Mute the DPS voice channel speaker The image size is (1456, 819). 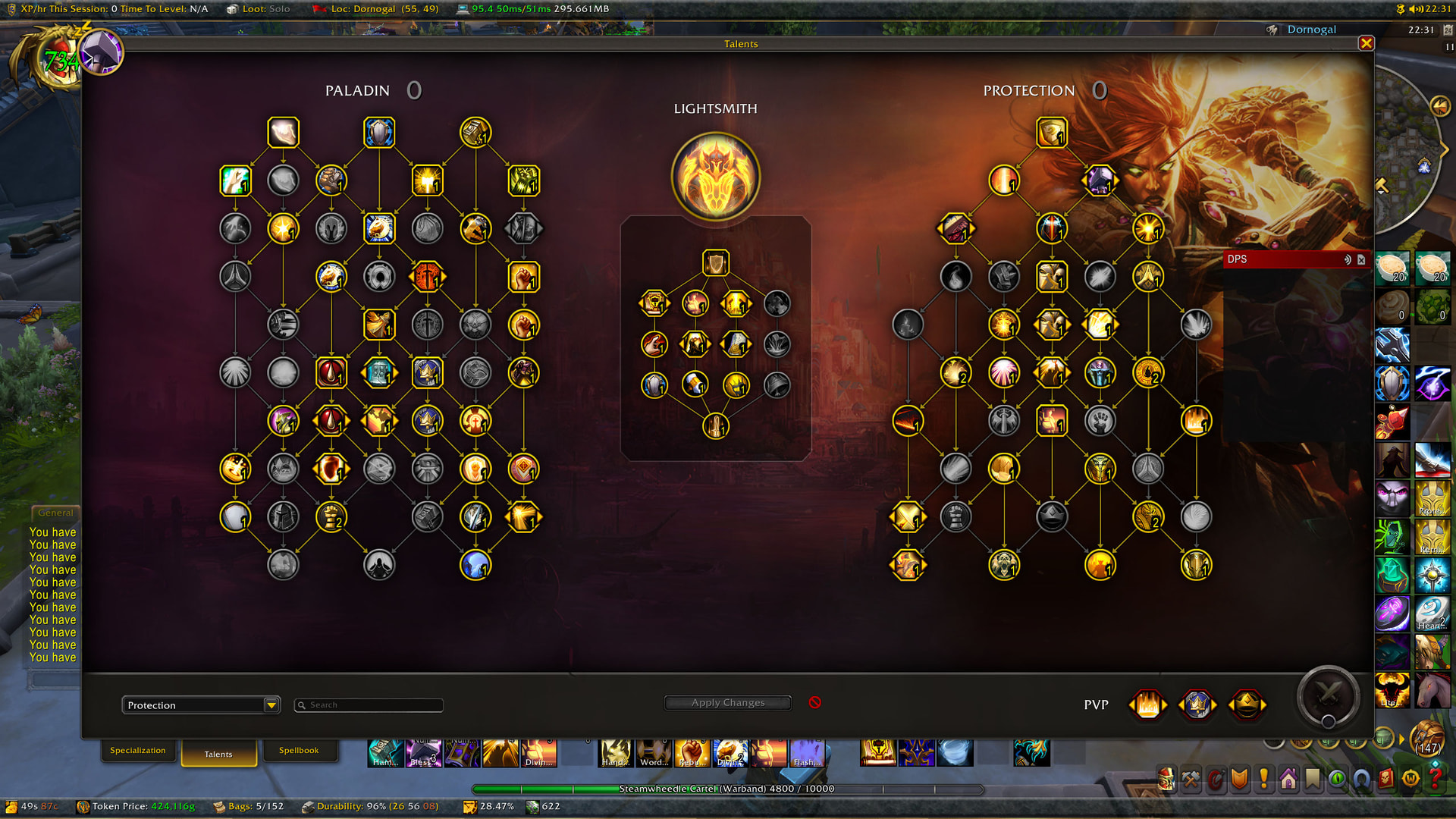pos(1348,260)
